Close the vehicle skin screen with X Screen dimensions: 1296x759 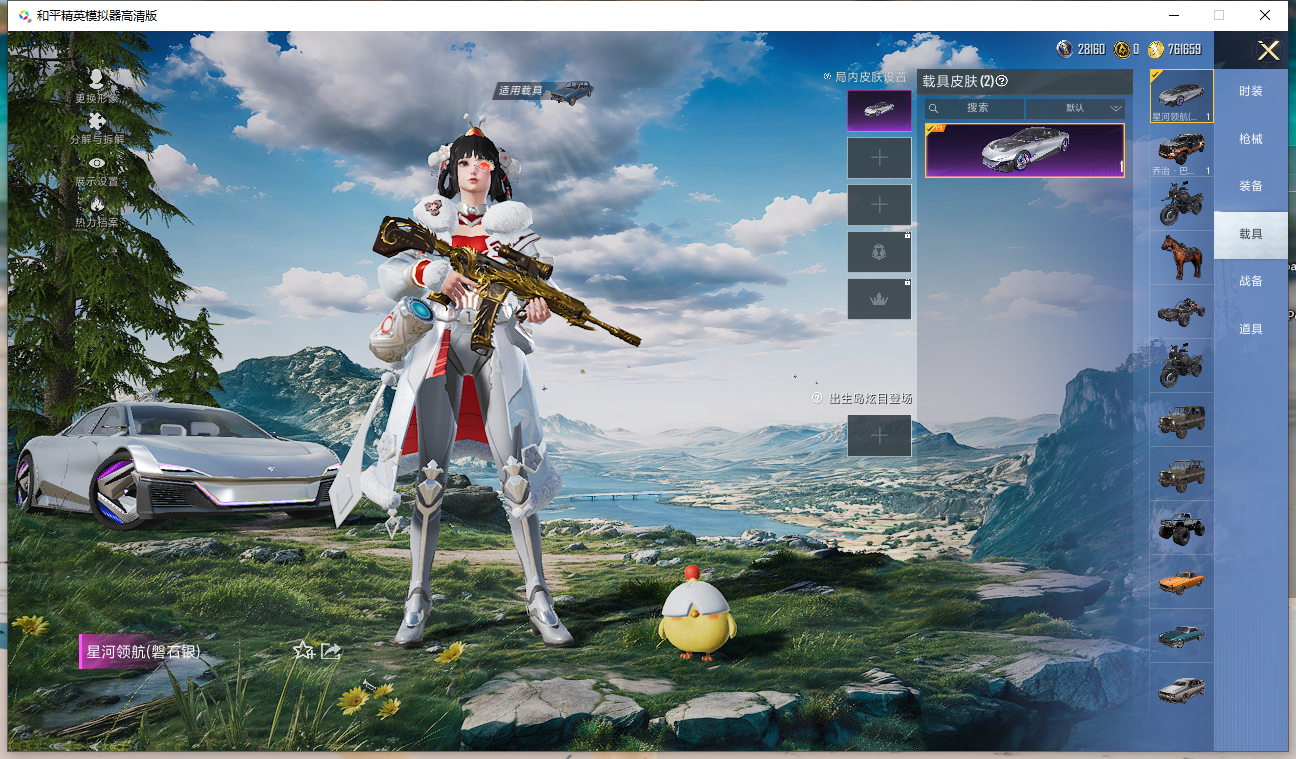[x=1268, y=51]
